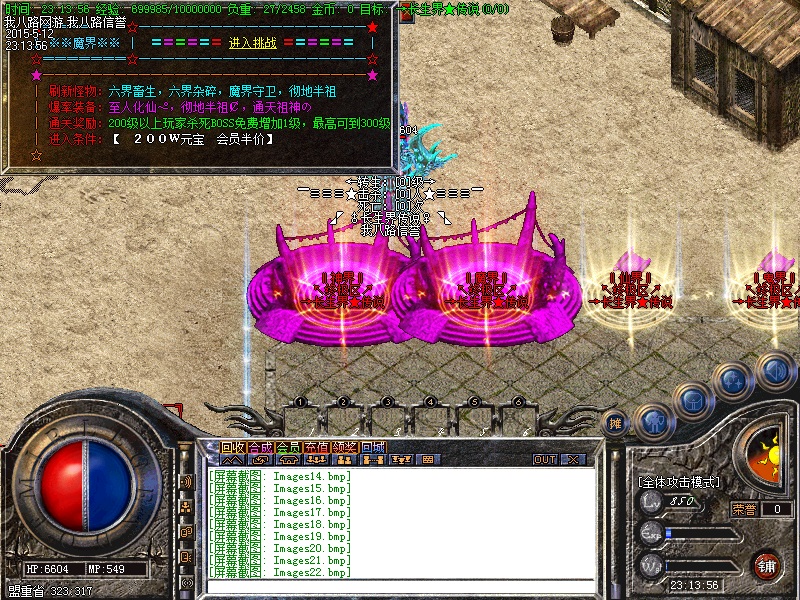Image resolution: width=800 pixels, height=600 pixels.
Task: Click the Lv level round button
Action: point(652,505)
